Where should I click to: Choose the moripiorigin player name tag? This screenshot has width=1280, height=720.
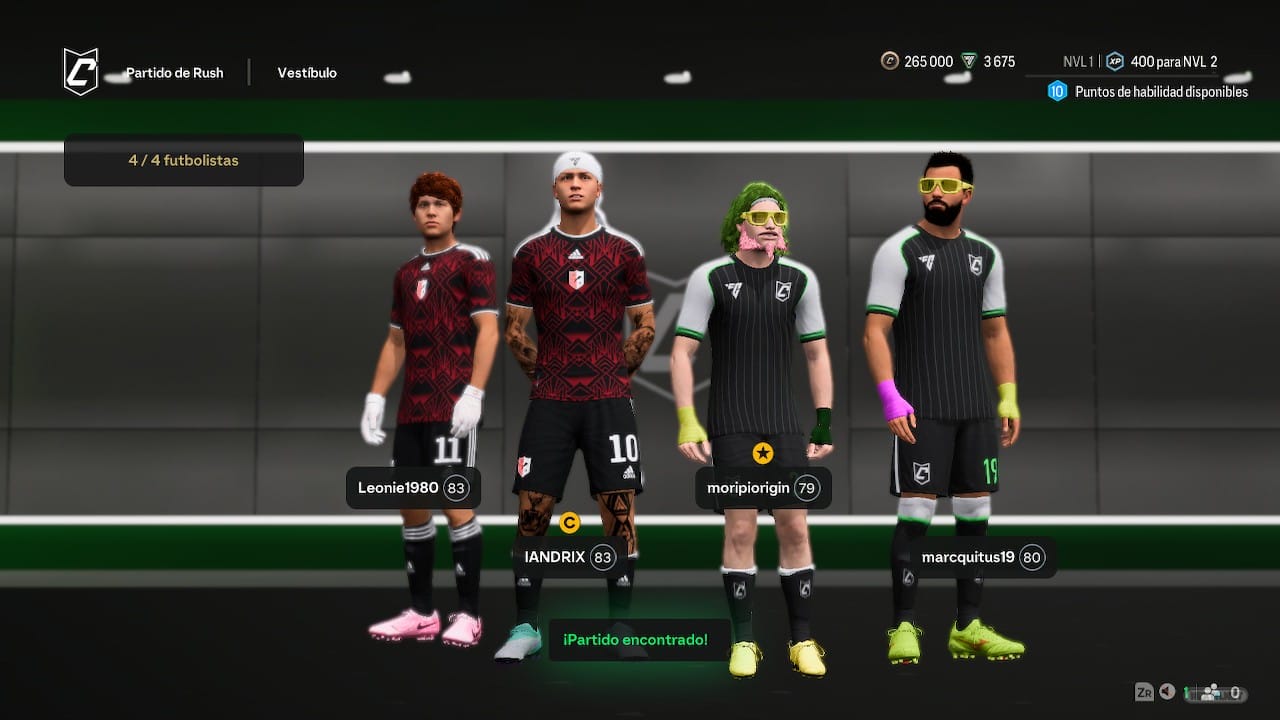tap(763, 488)
